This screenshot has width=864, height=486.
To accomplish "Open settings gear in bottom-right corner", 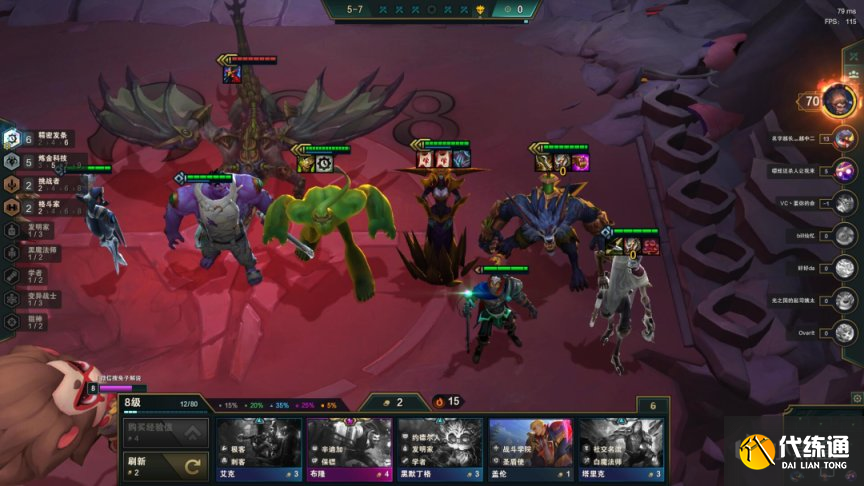I will (856, 398).
